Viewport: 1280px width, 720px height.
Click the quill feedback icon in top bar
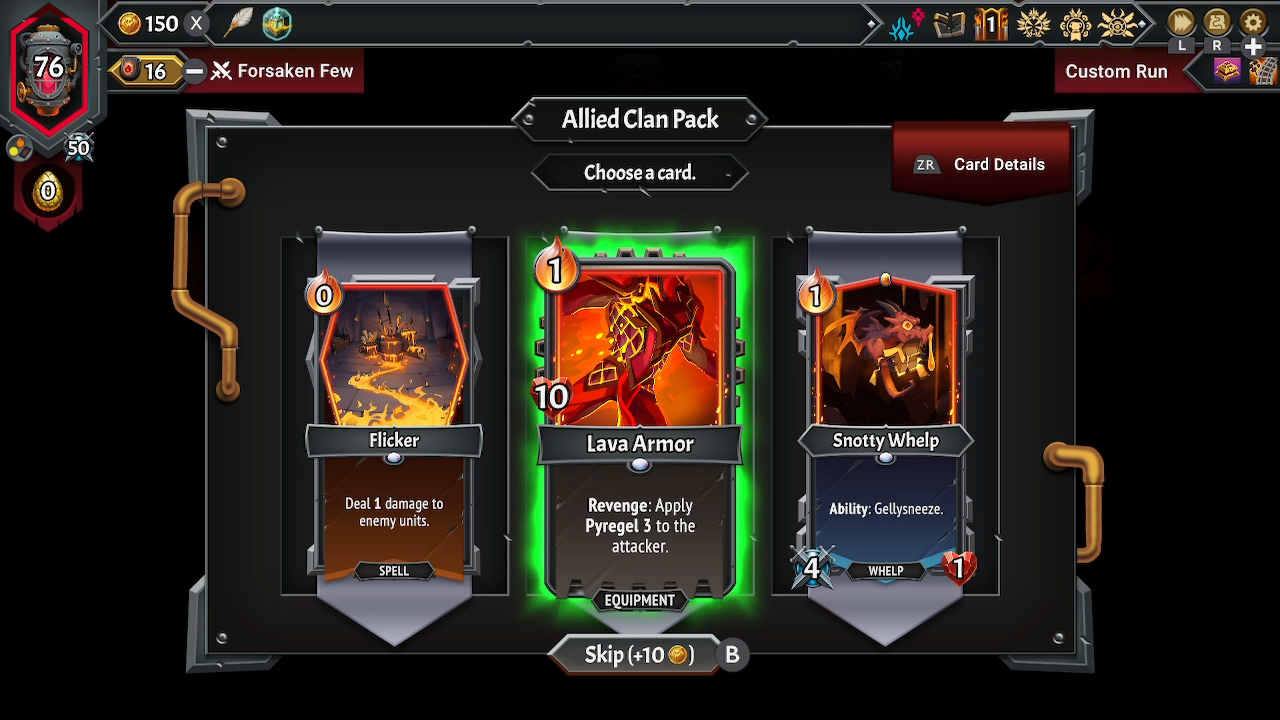[x=239, y=24]
